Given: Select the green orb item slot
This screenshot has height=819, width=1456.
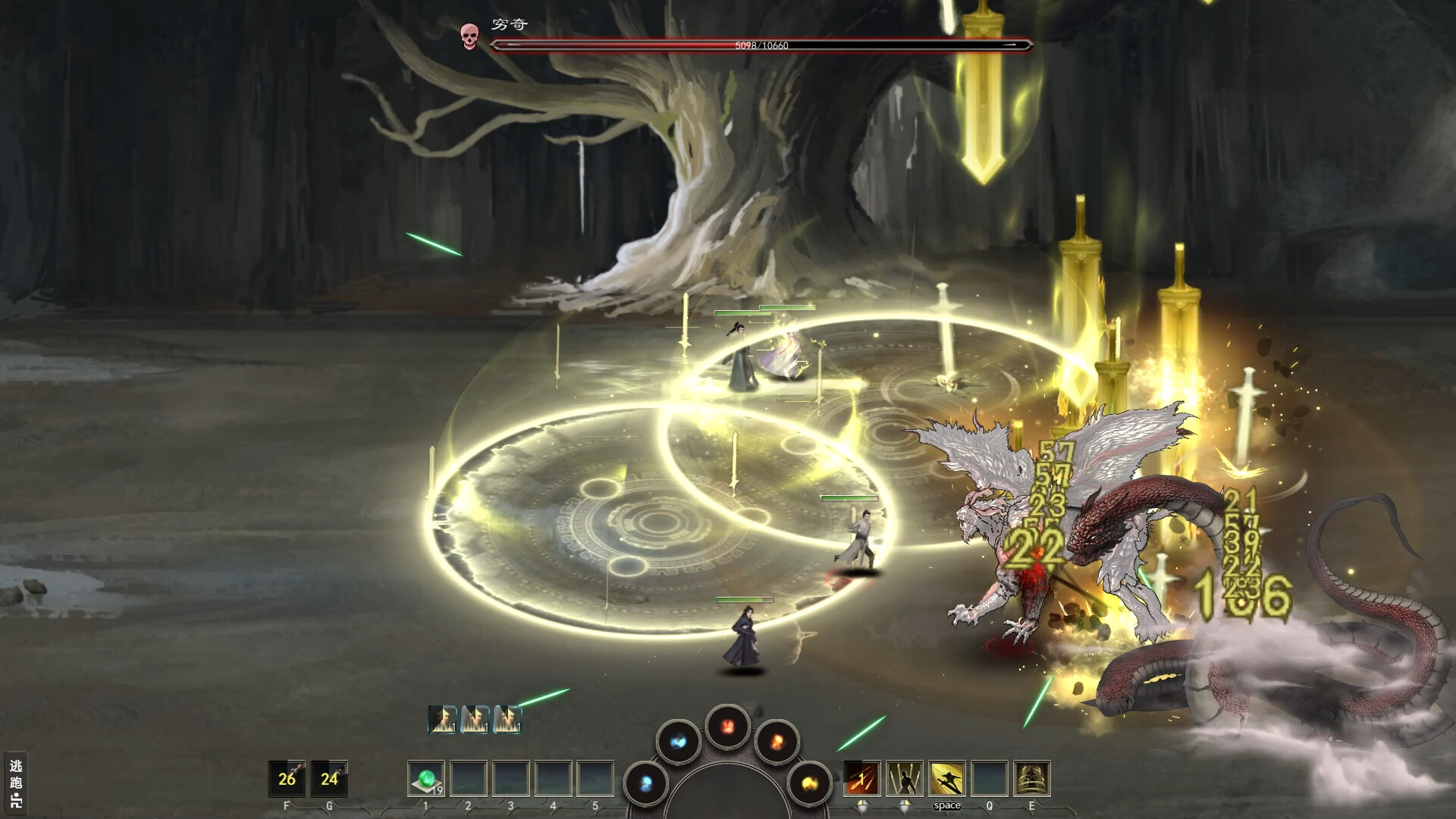Looking at the screenshot, I should pyautogui.click(x=426, y=778).
